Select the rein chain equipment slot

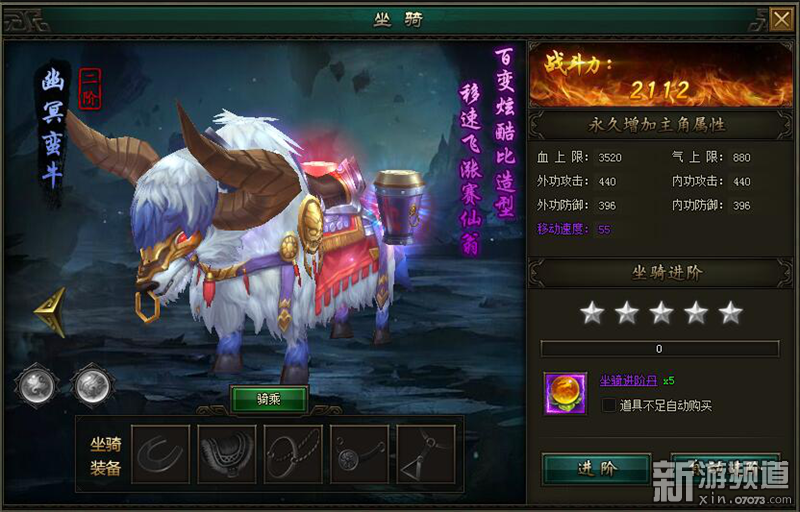click(293, 454)
